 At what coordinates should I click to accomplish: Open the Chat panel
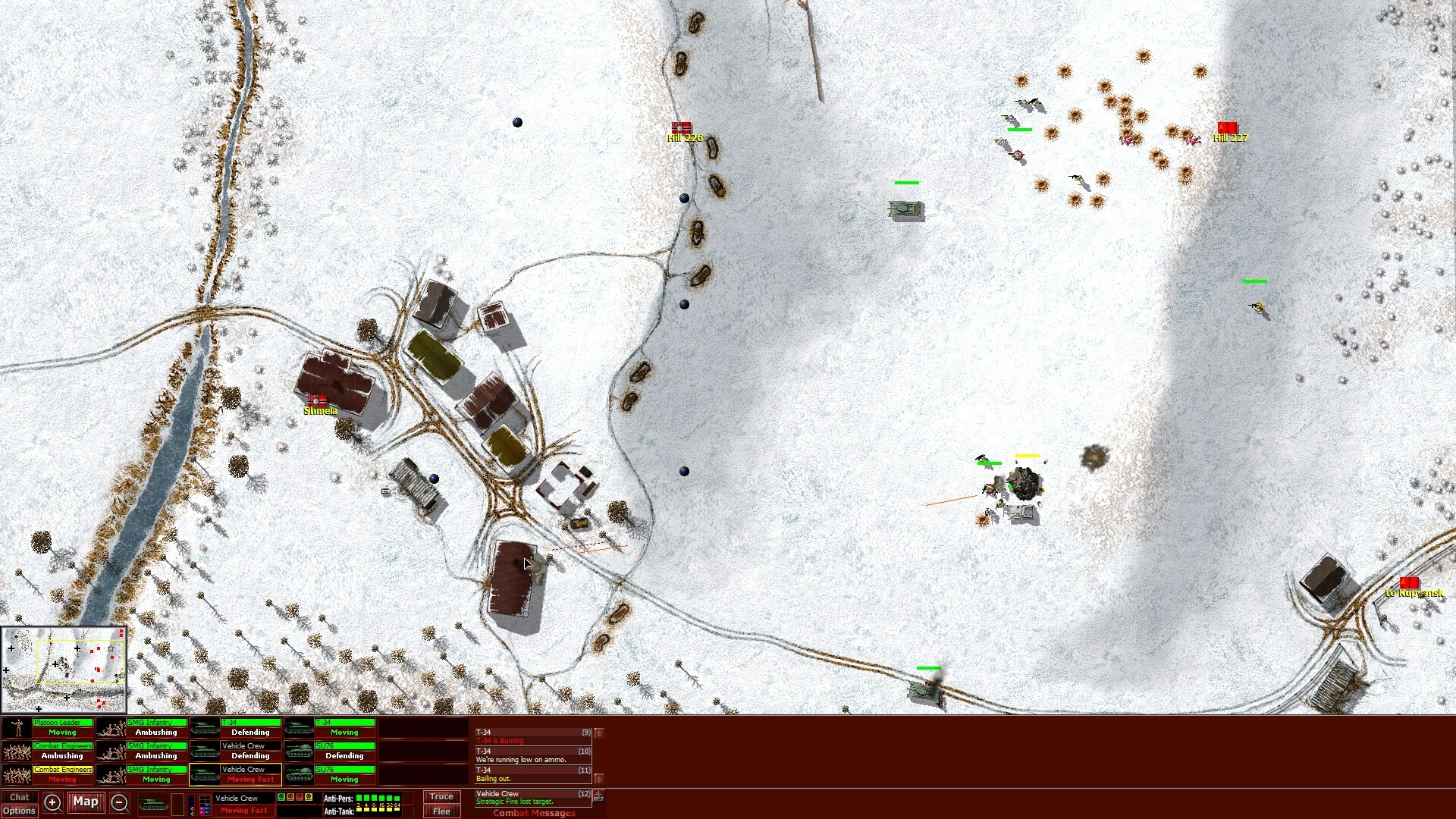point(20,797)
